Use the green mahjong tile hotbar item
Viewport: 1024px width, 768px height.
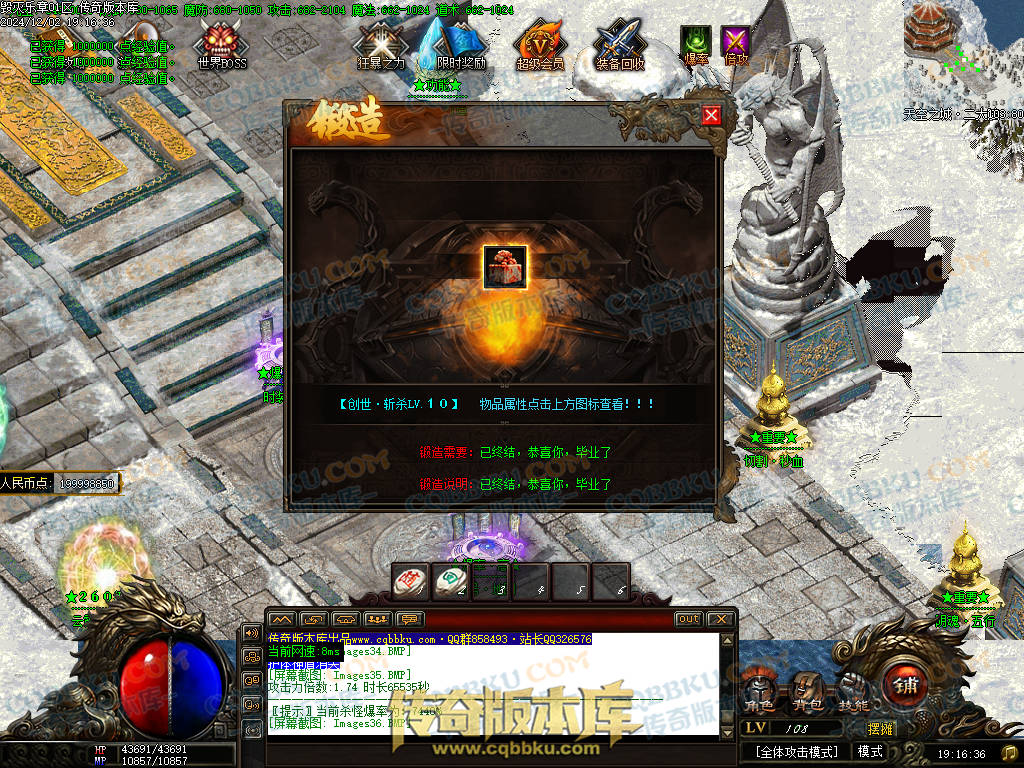(450, 581)
